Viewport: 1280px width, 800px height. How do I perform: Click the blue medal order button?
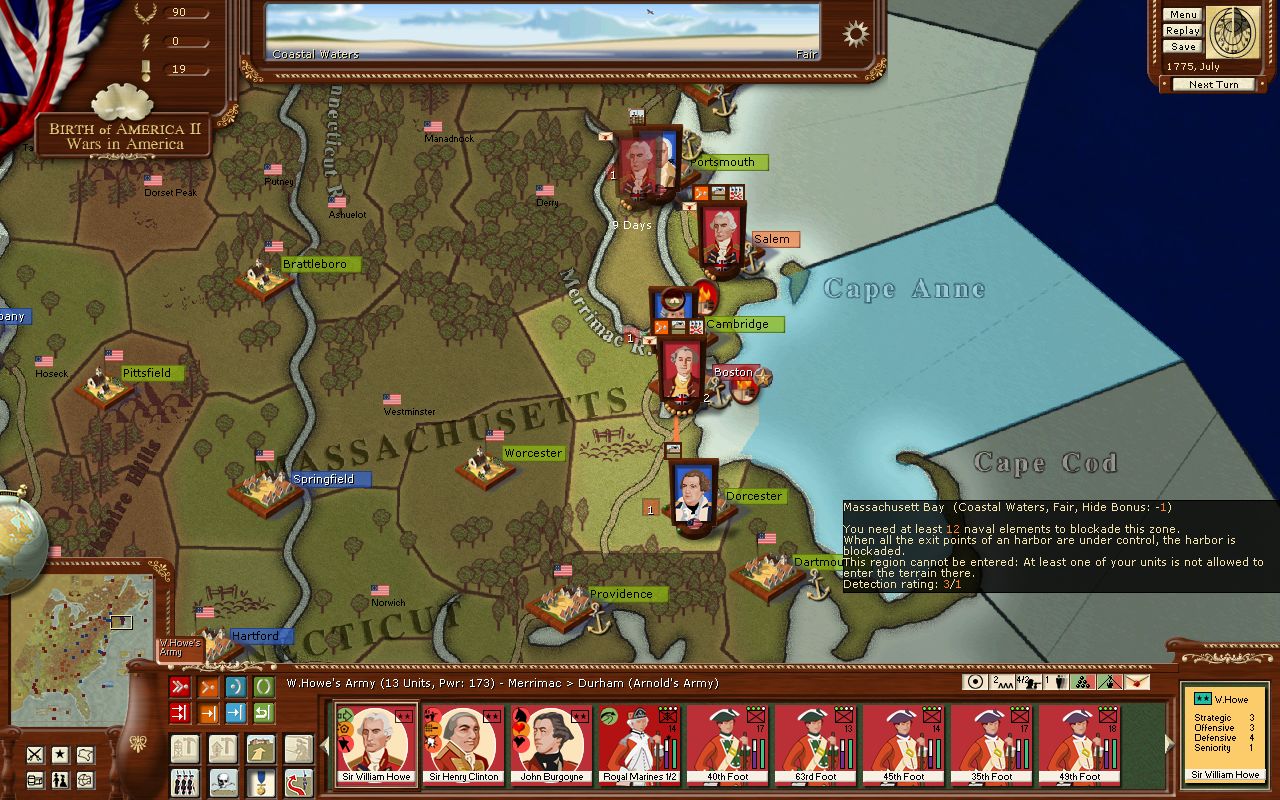coord(260,781)
